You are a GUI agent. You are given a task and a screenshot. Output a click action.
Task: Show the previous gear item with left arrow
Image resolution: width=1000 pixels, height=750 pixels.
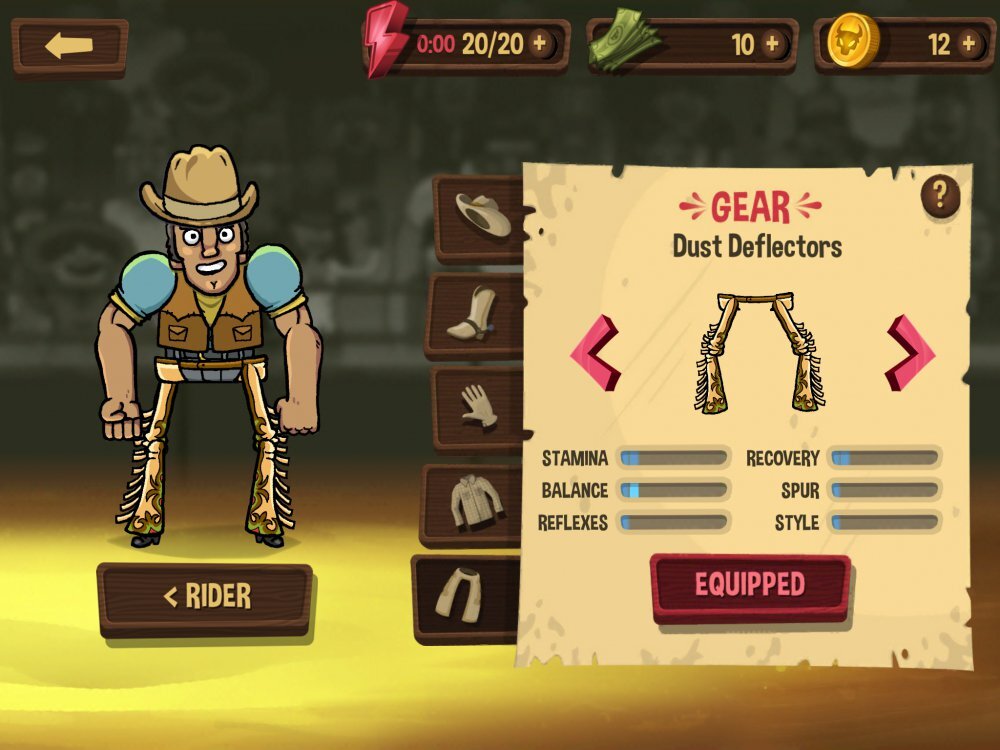click(596, 353)
